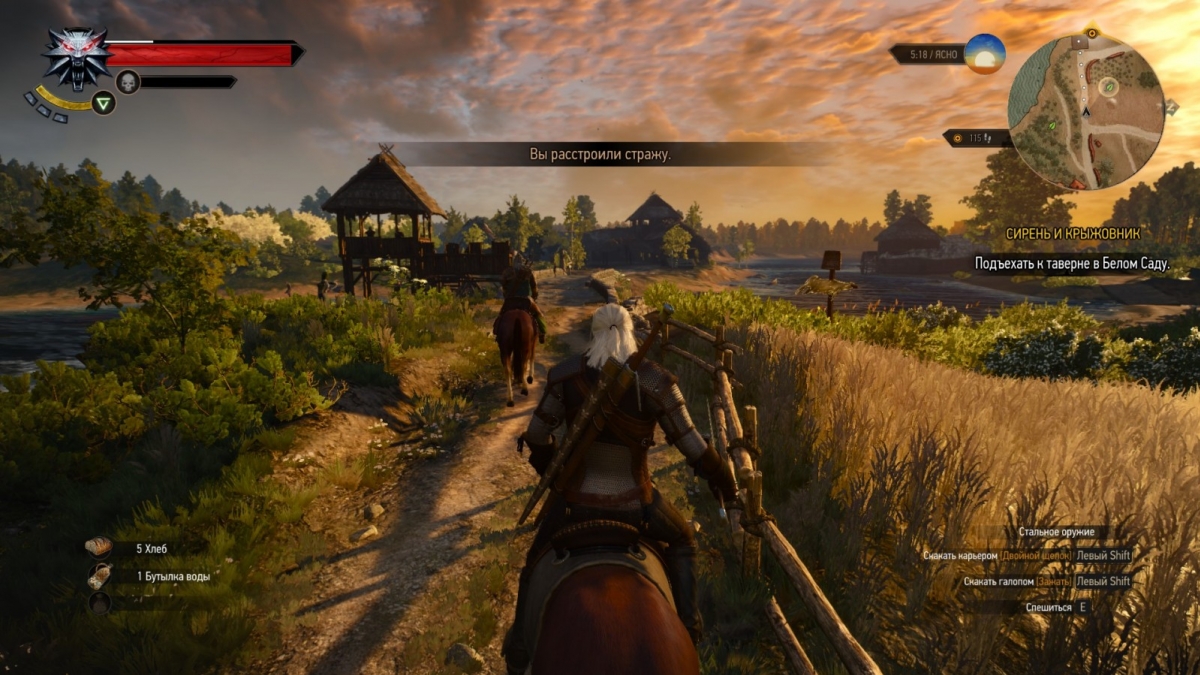Image resolution: width=1200 pixels, height=675 pixels.
Task: Click the objective «Подъехать к таверне в Белом Саду»
Action: click(x=1072, y=264)
